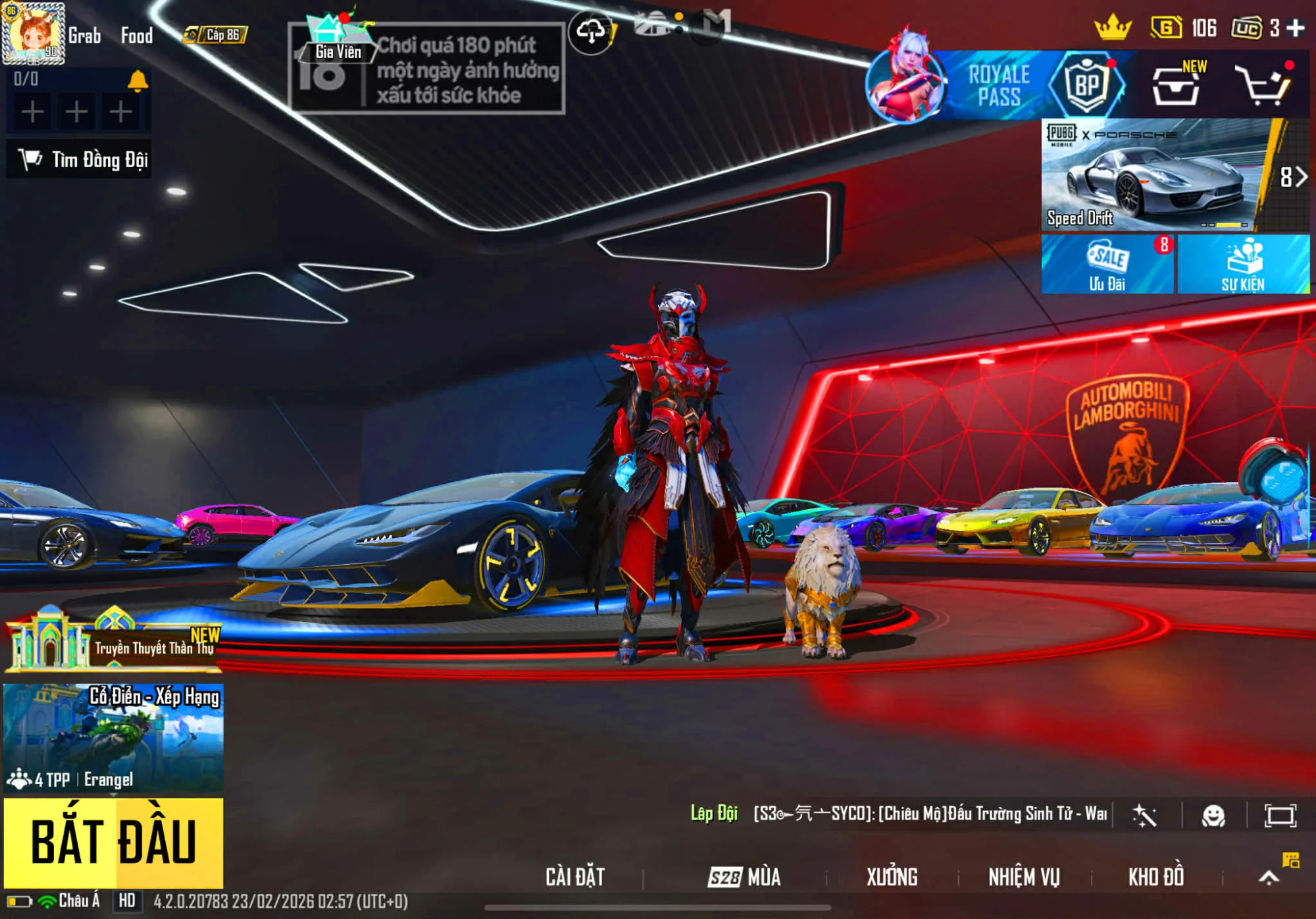
Task: Open the emote smiley face icon
Action: (x=1213, y=816)
